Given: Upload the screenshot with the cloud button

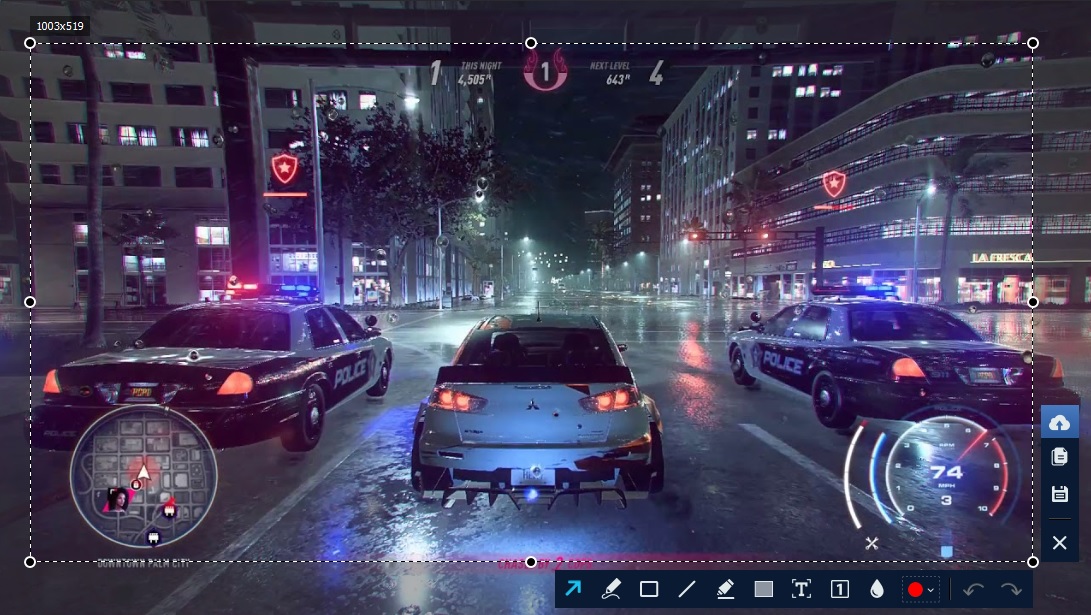Looking at the screenshot, I should pyautogui.click(x=1060, y=423).
